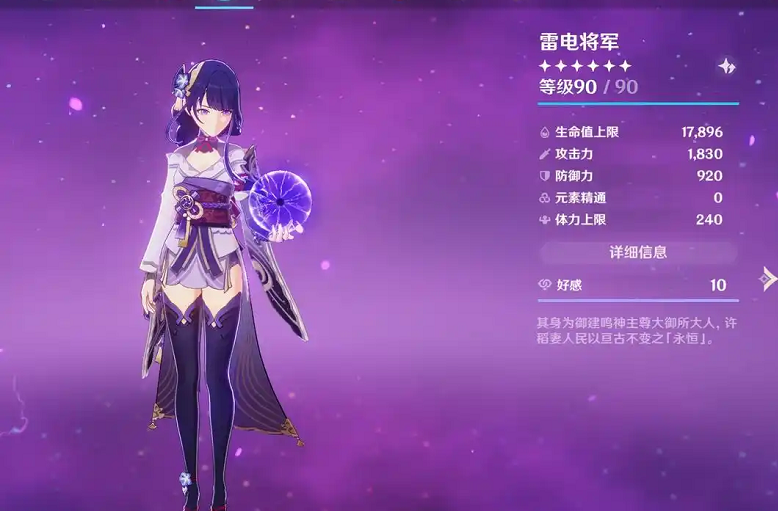Open the 详细信息 details panel
Screen dimensions: 778x511
(x=638, y=252)
